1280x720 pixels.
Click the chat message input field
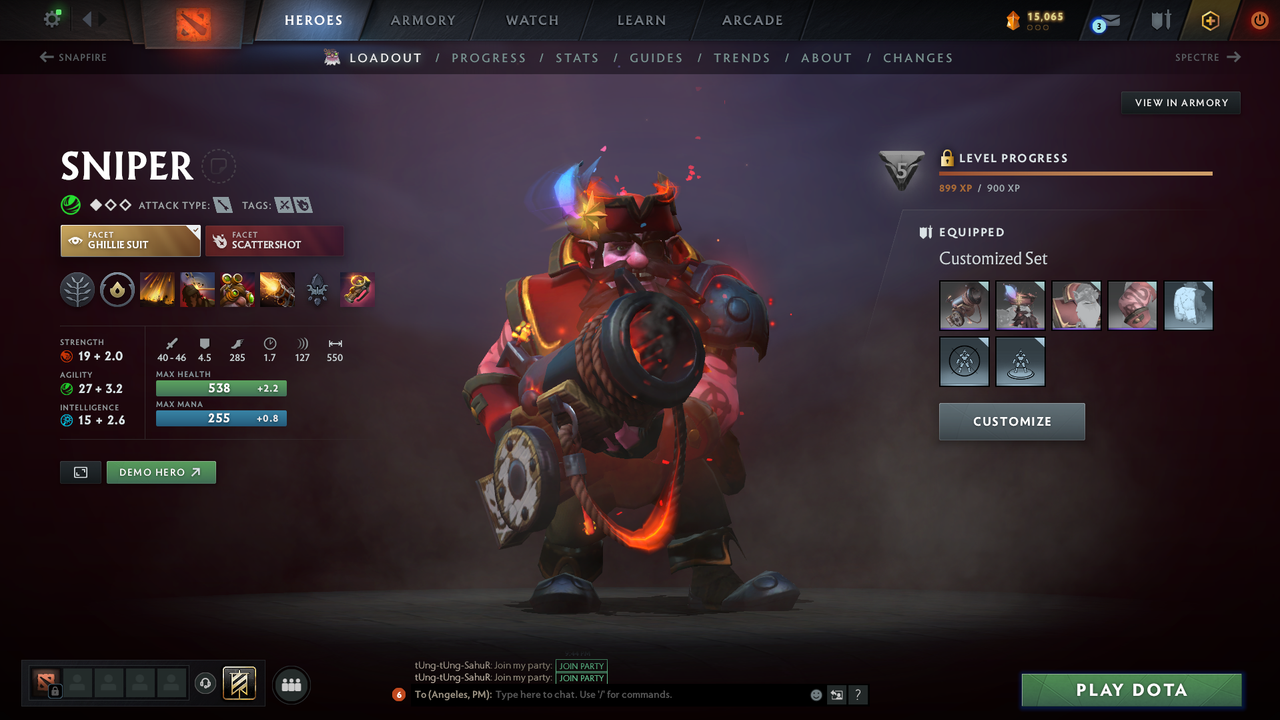tap(600, 694)
